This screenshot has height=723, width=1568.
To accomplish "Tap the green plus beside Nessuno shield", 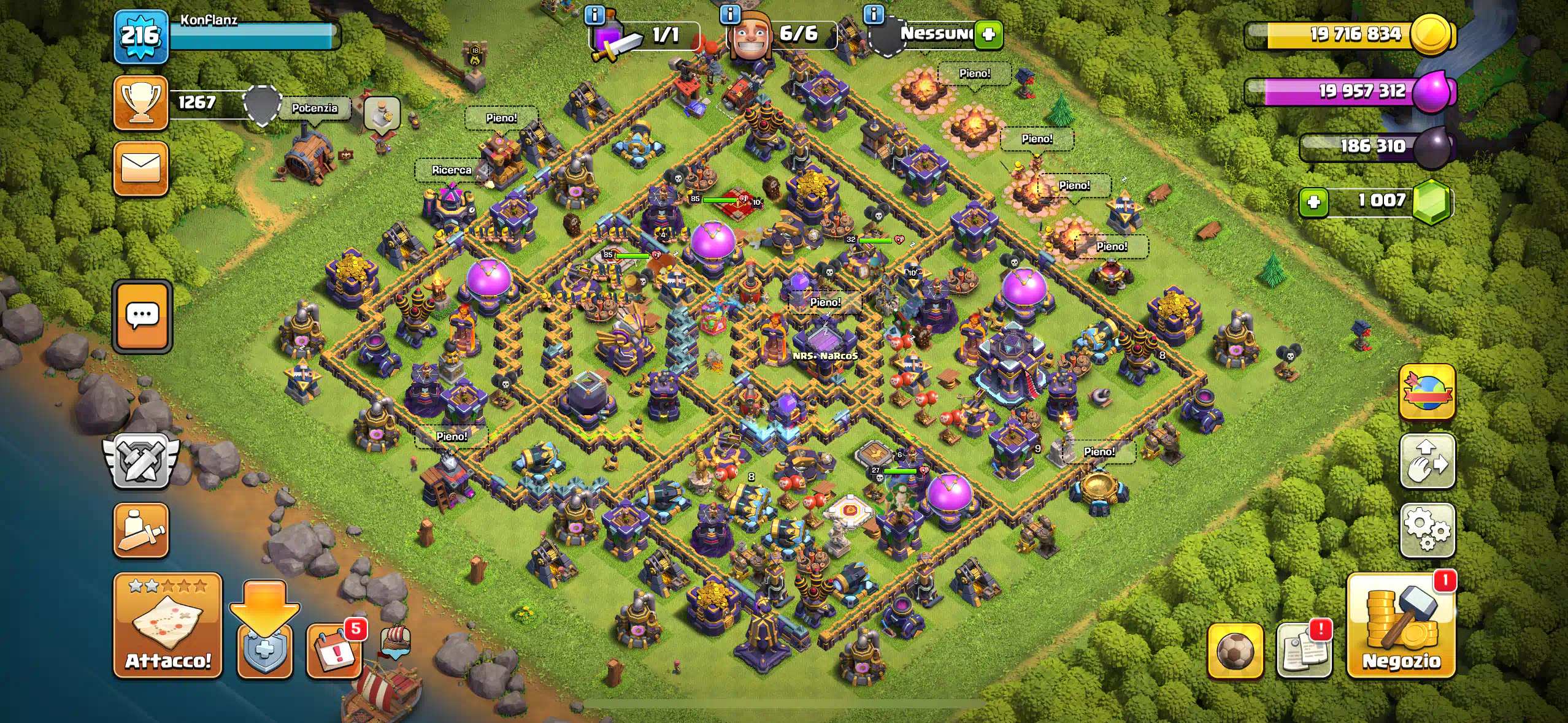I will [988, 34].
